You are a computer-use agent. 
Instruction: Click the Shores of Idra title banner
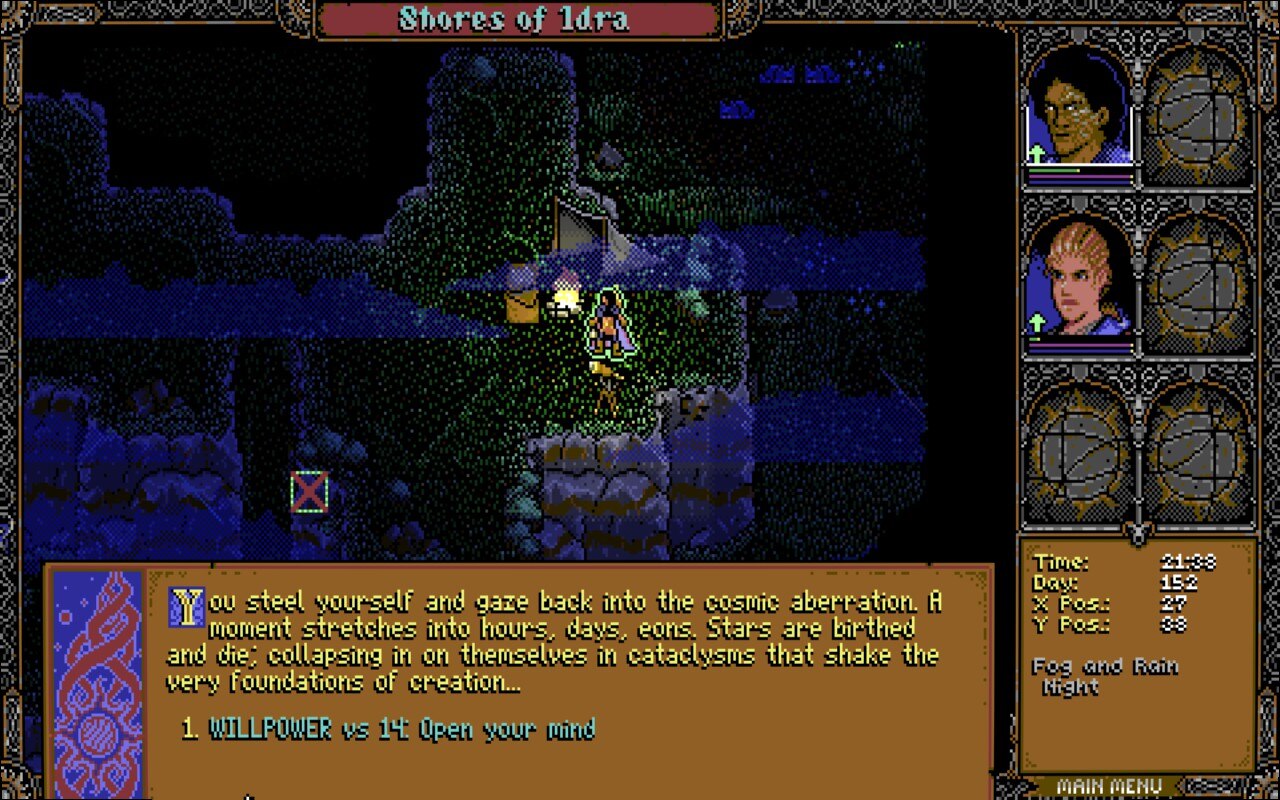pyautogui.click(x=512, y=18)
